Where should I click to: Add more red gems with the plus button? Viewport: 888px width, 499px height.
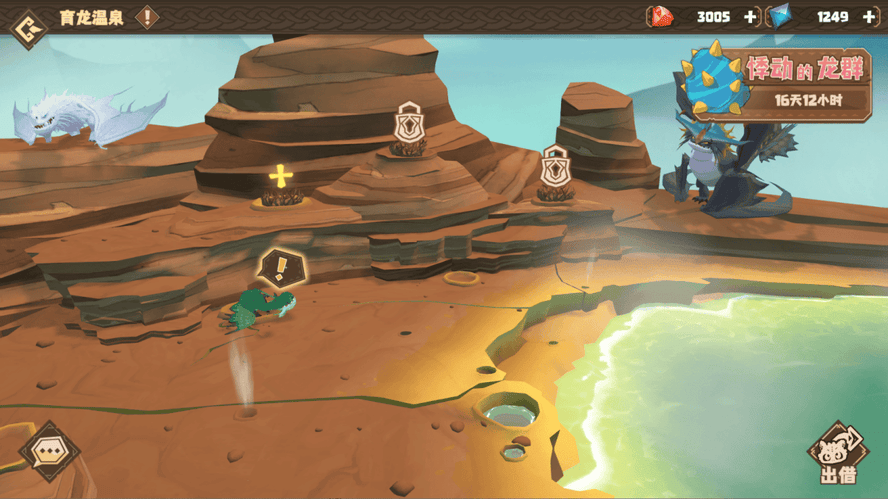(750, 17)
